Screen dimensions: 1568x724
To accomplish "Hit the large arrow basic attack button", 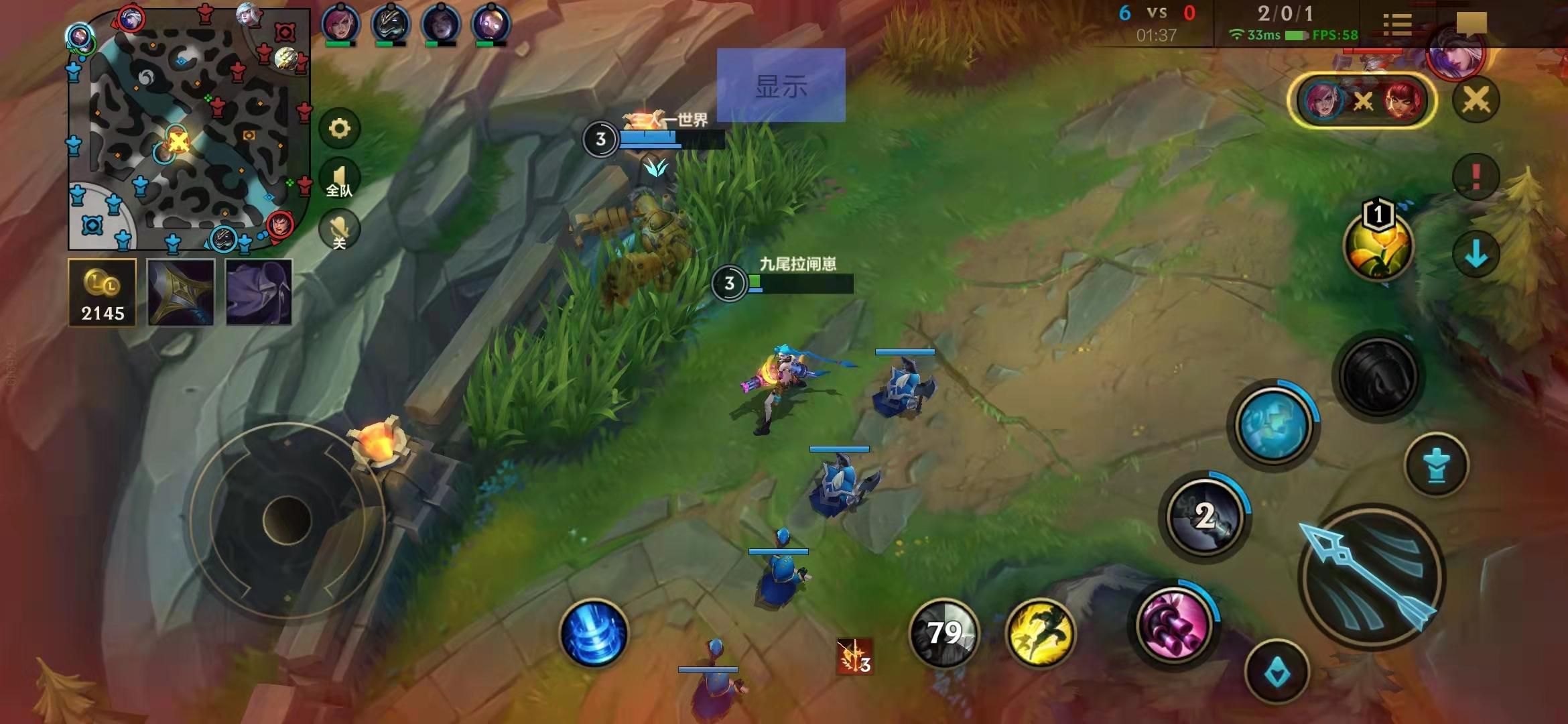I will click(x=1371, y=578).
